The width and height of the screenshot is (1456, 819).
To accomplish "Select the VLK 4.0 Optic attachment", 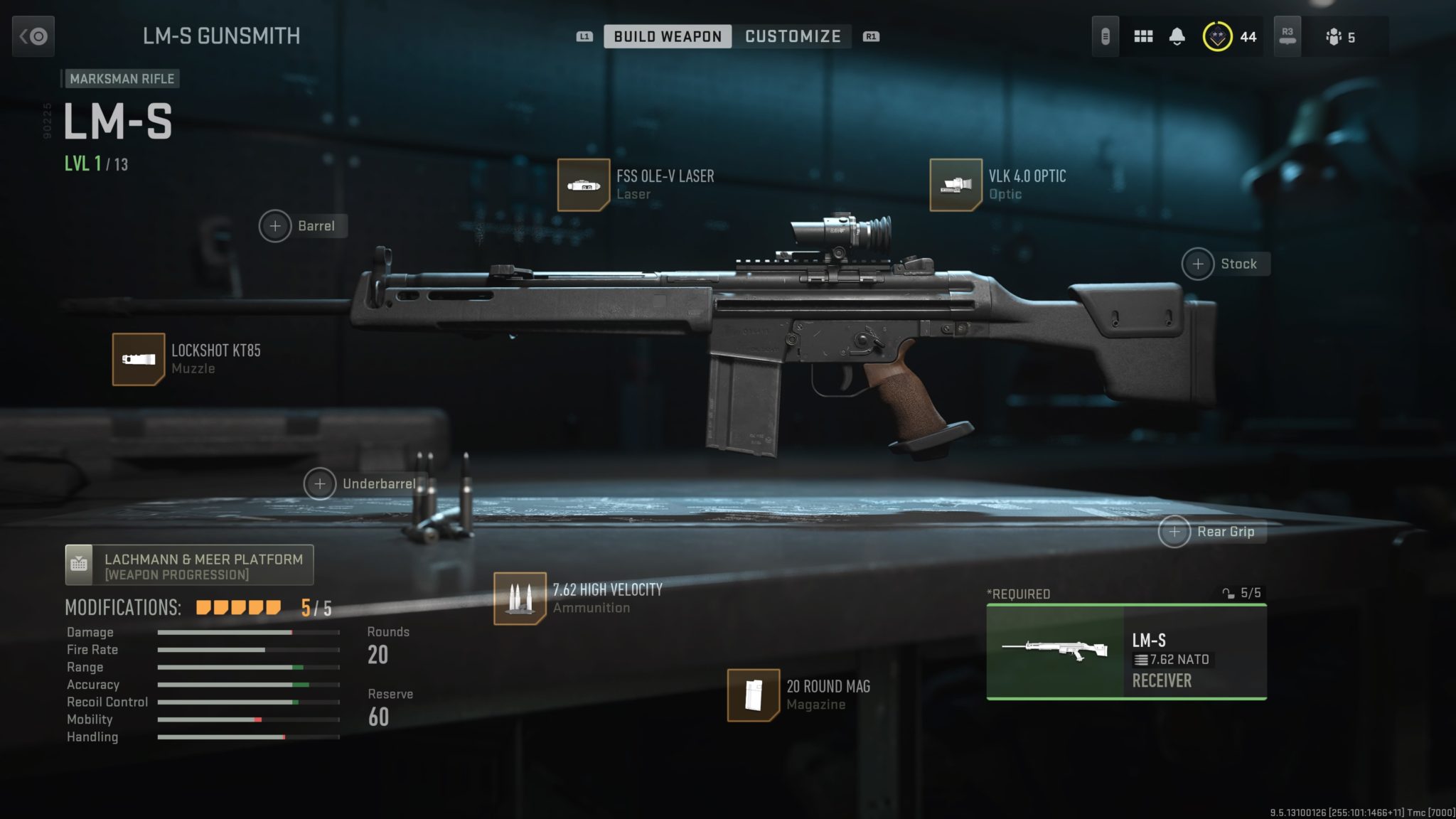I will click(955, 185).
